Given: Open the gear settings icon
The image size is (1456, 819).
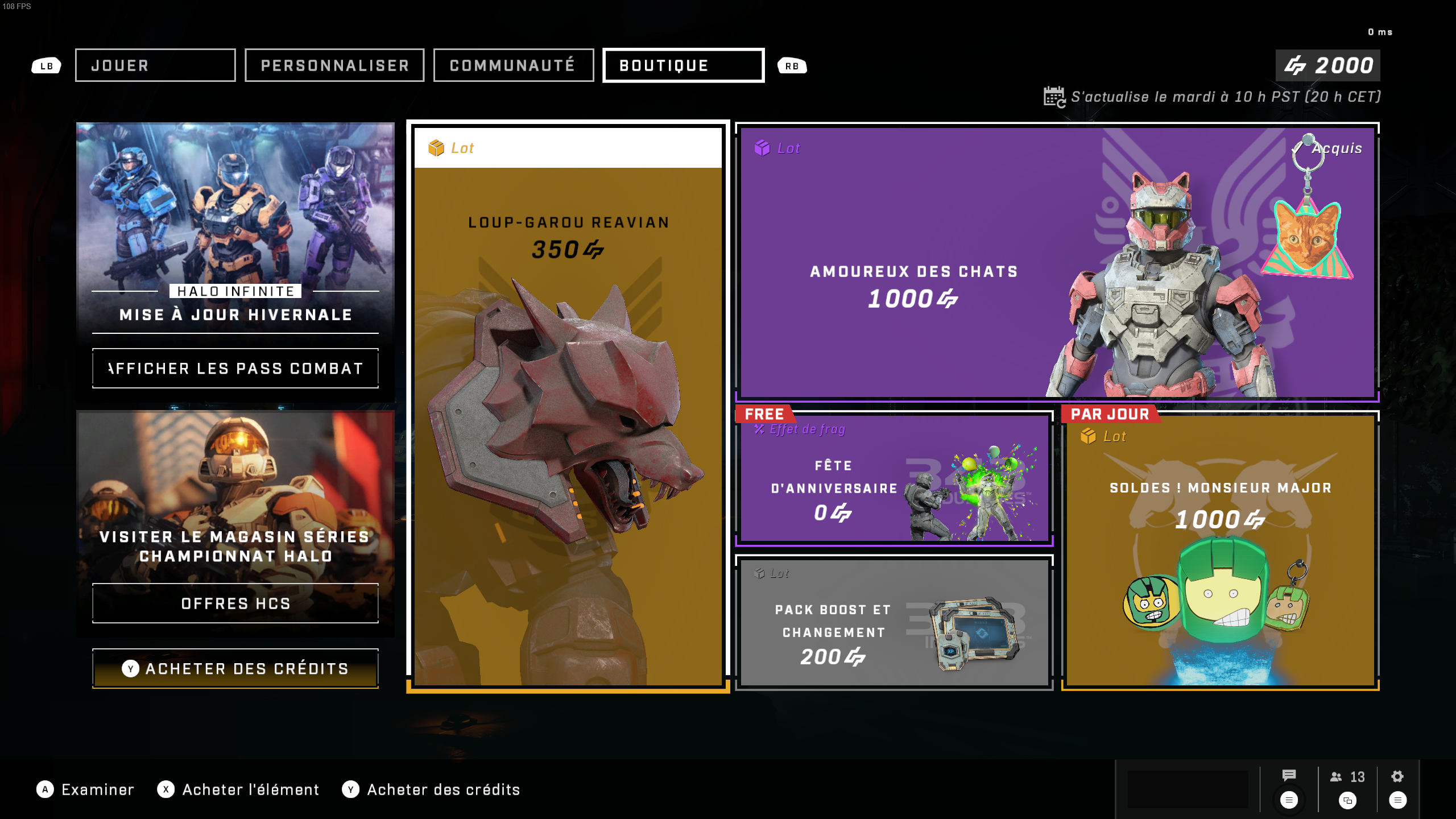Looking at the screenshot, I should tap(1397, 777).
